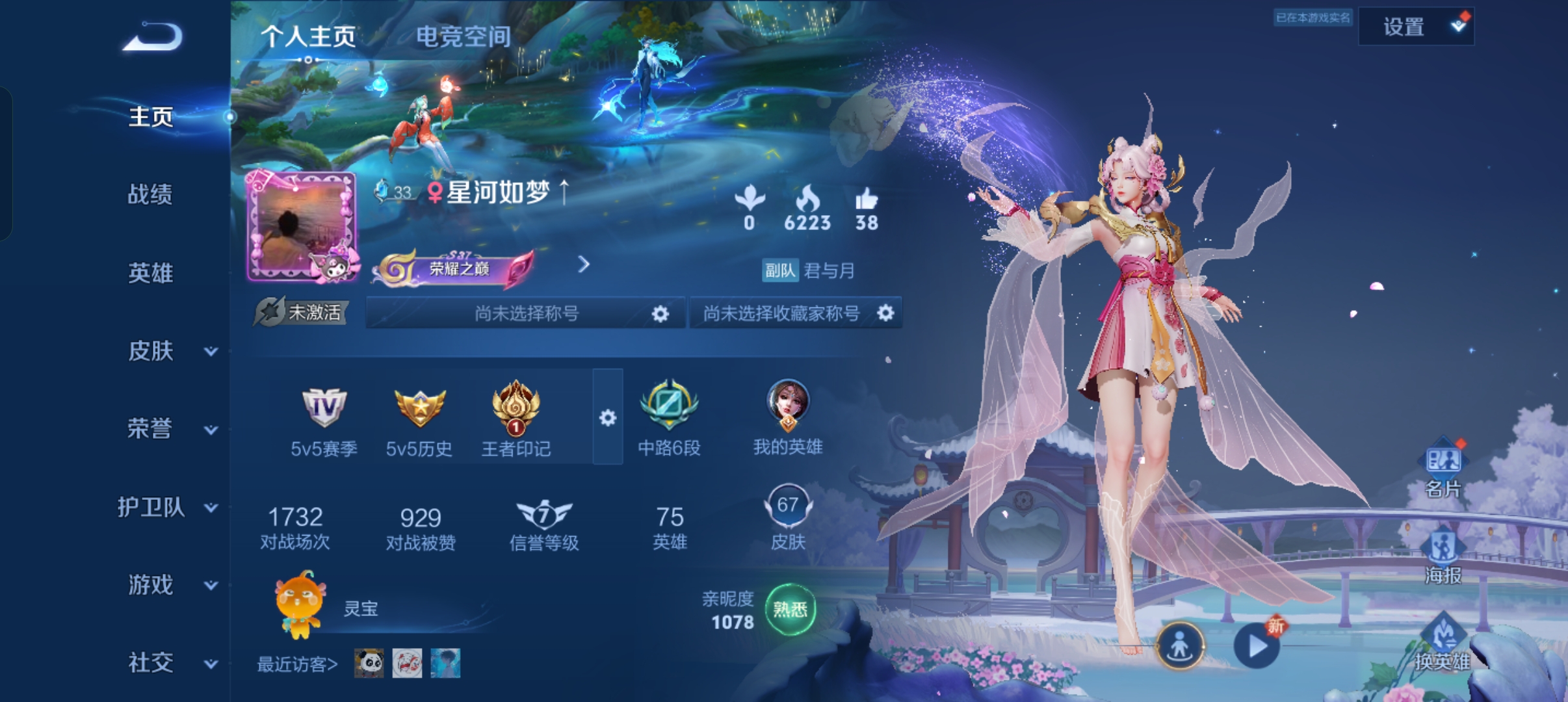Select 战绩 in the sidebar

(150, 194)
